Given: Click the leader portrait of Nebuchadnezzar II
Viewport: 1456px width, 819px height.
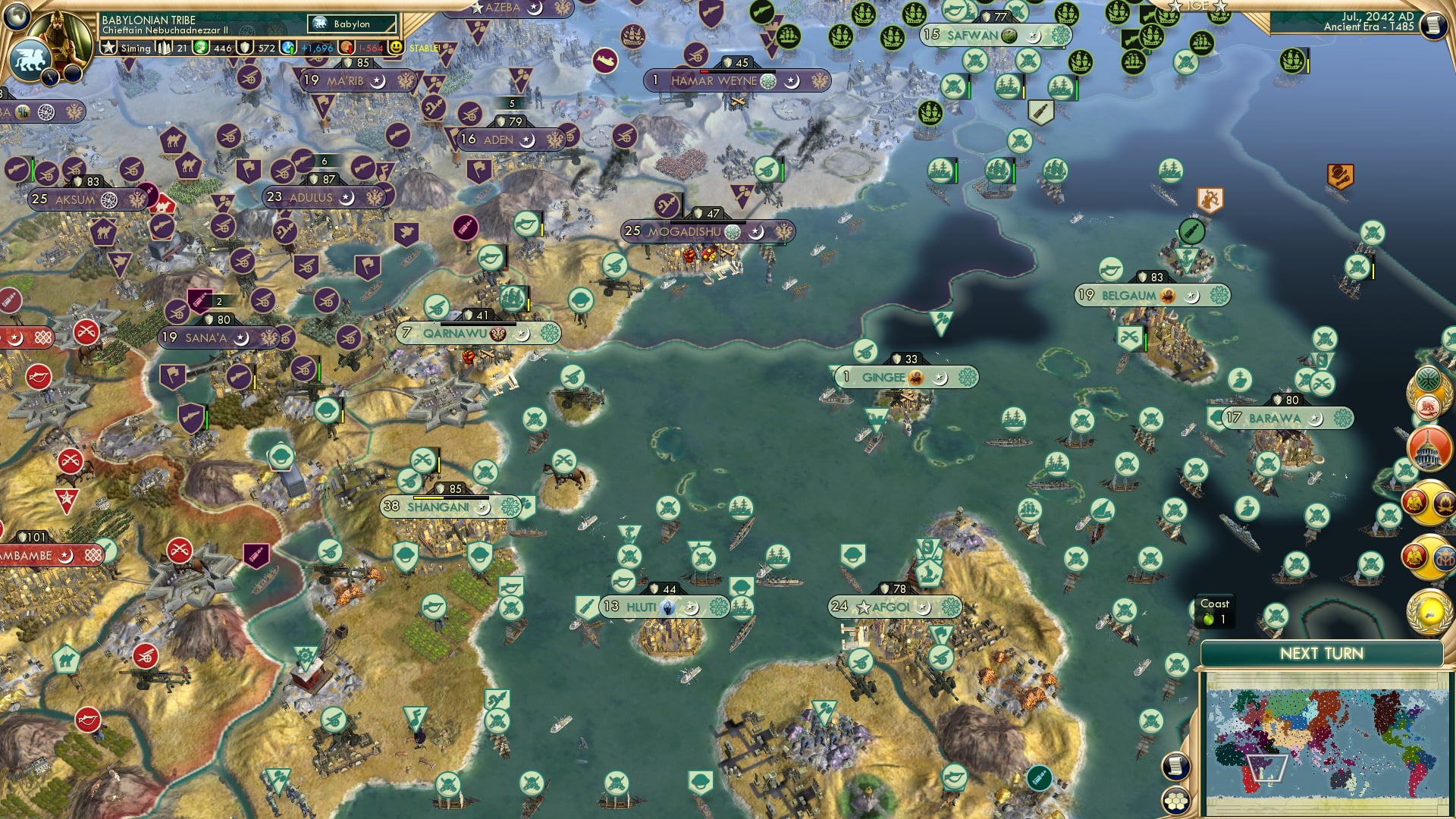Looking at the screenshot, I should (61, 34).
